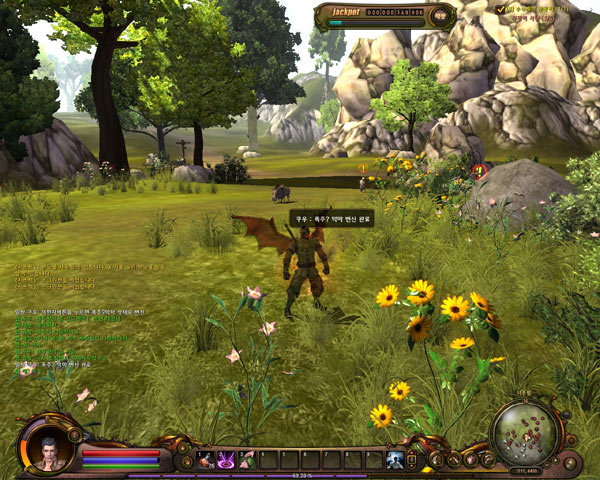Select the glowing blue figure hotbar icon
Image resolution: width=600 pixels, height=480 pixels.
(x=395, y=460)
